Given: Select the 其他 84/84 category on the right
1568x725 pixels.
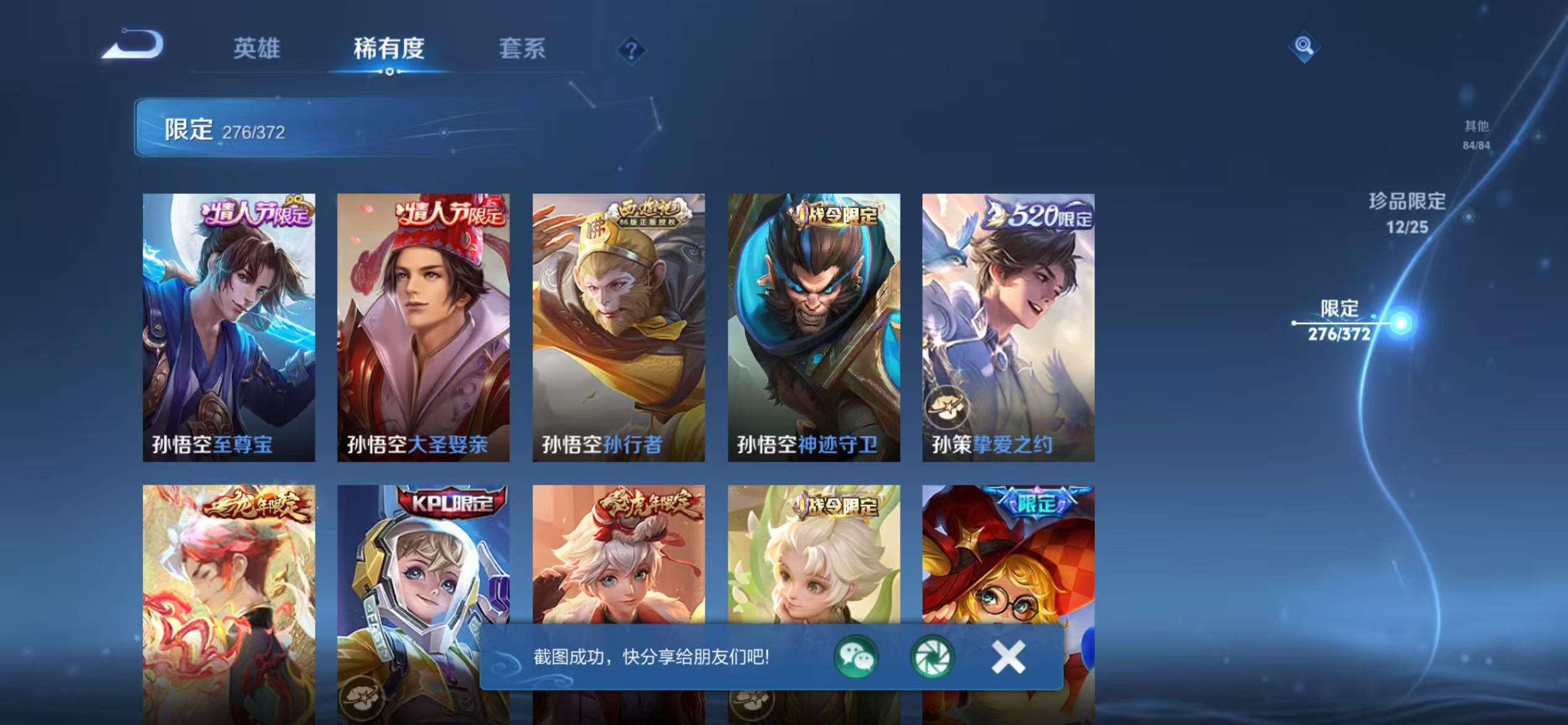Looking at the screenshot, I should click(x=1475, y=135).
